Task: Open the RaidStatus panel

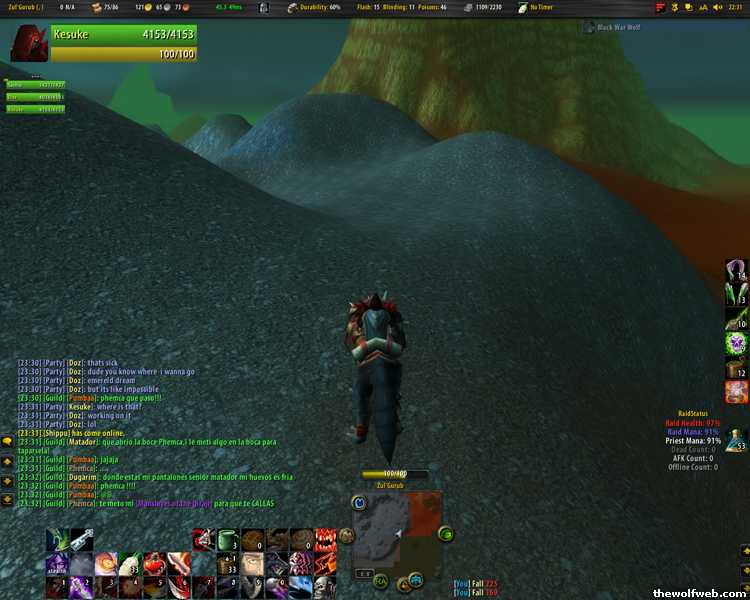Action: click(x=693, y=412)
